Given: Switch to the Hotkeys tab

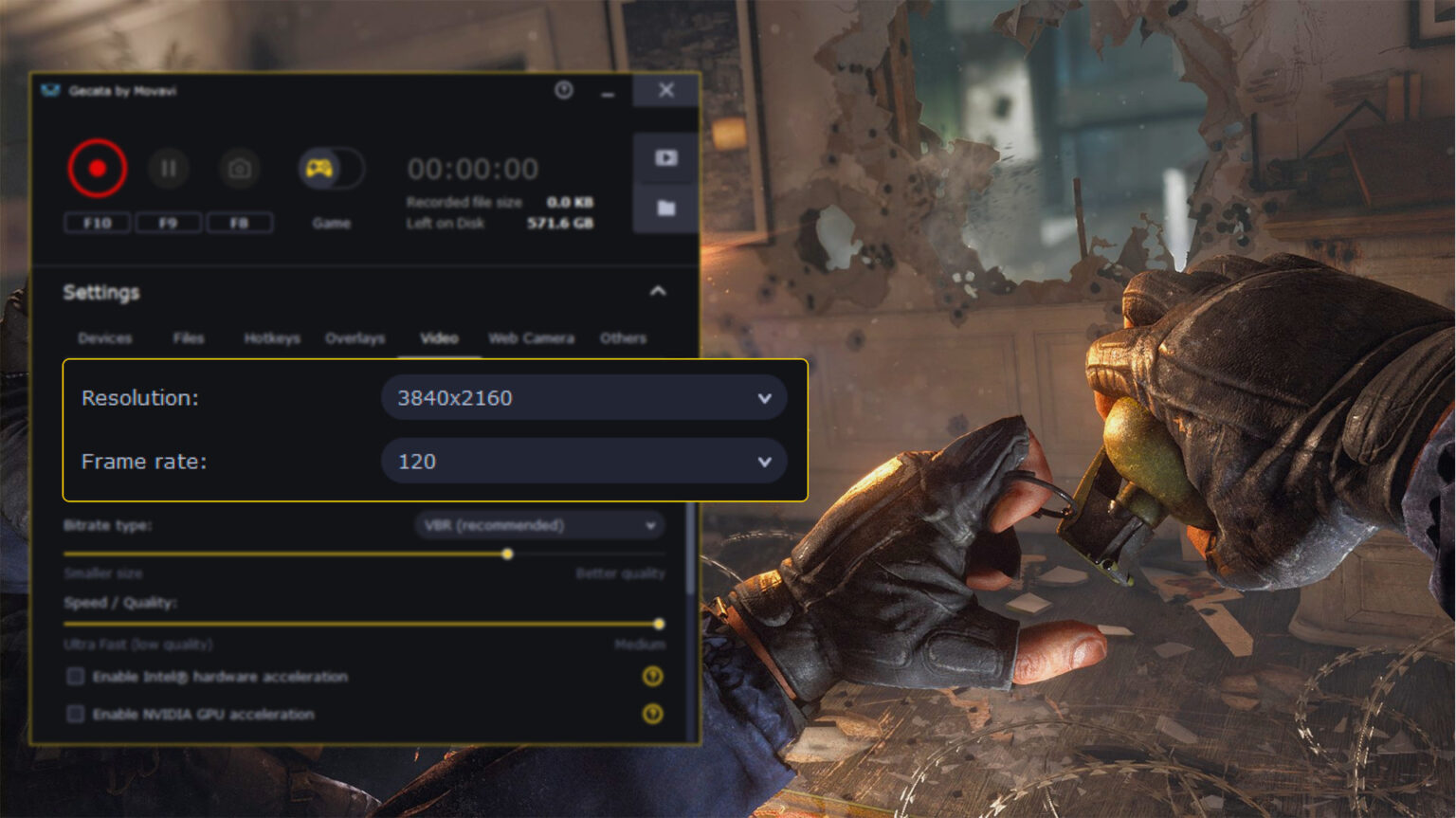Looking at the screenshot, I should click(x=272, y=338).
